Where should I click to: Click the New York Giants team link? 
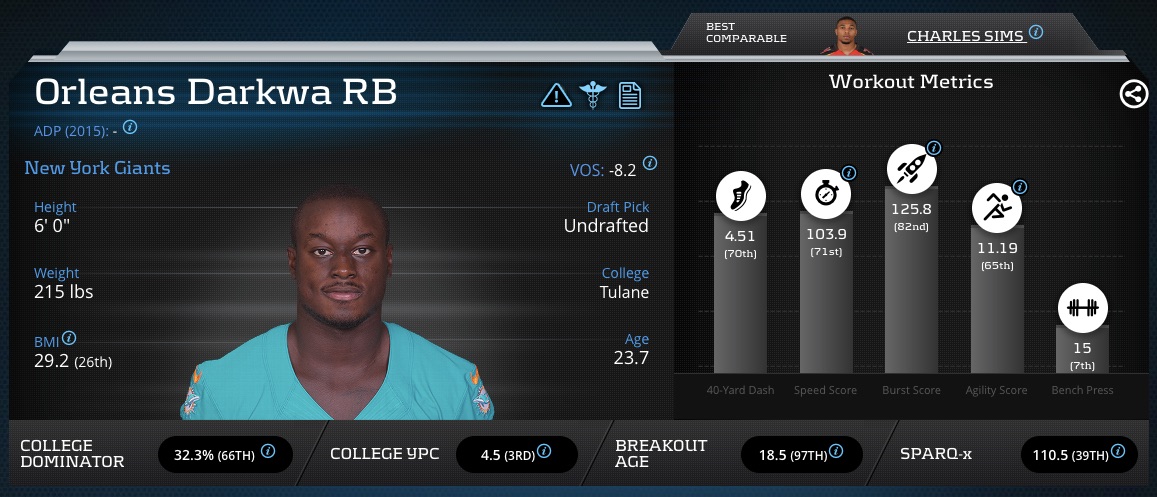click(97, 168)
